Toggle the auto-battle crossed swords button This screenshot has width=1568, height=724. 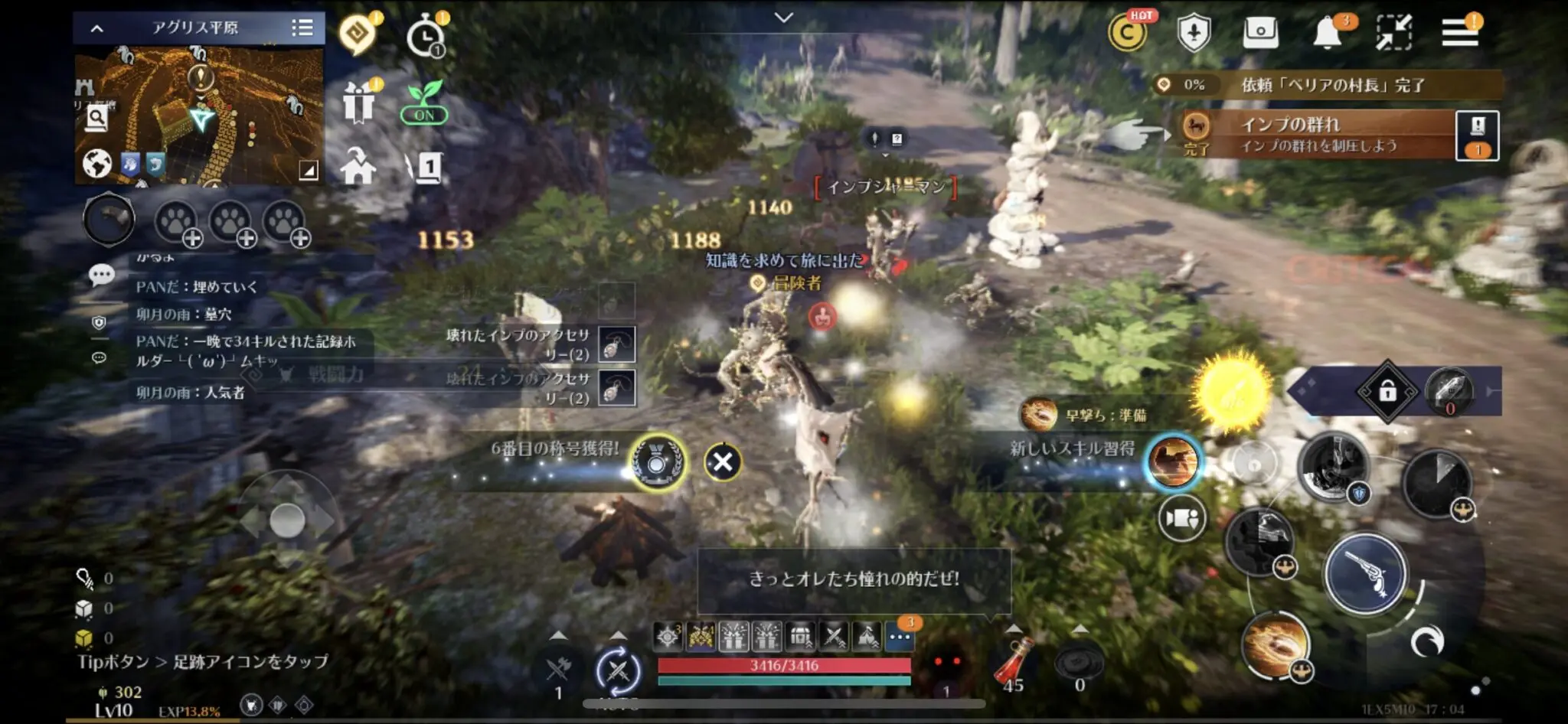[x=618, y=670]
